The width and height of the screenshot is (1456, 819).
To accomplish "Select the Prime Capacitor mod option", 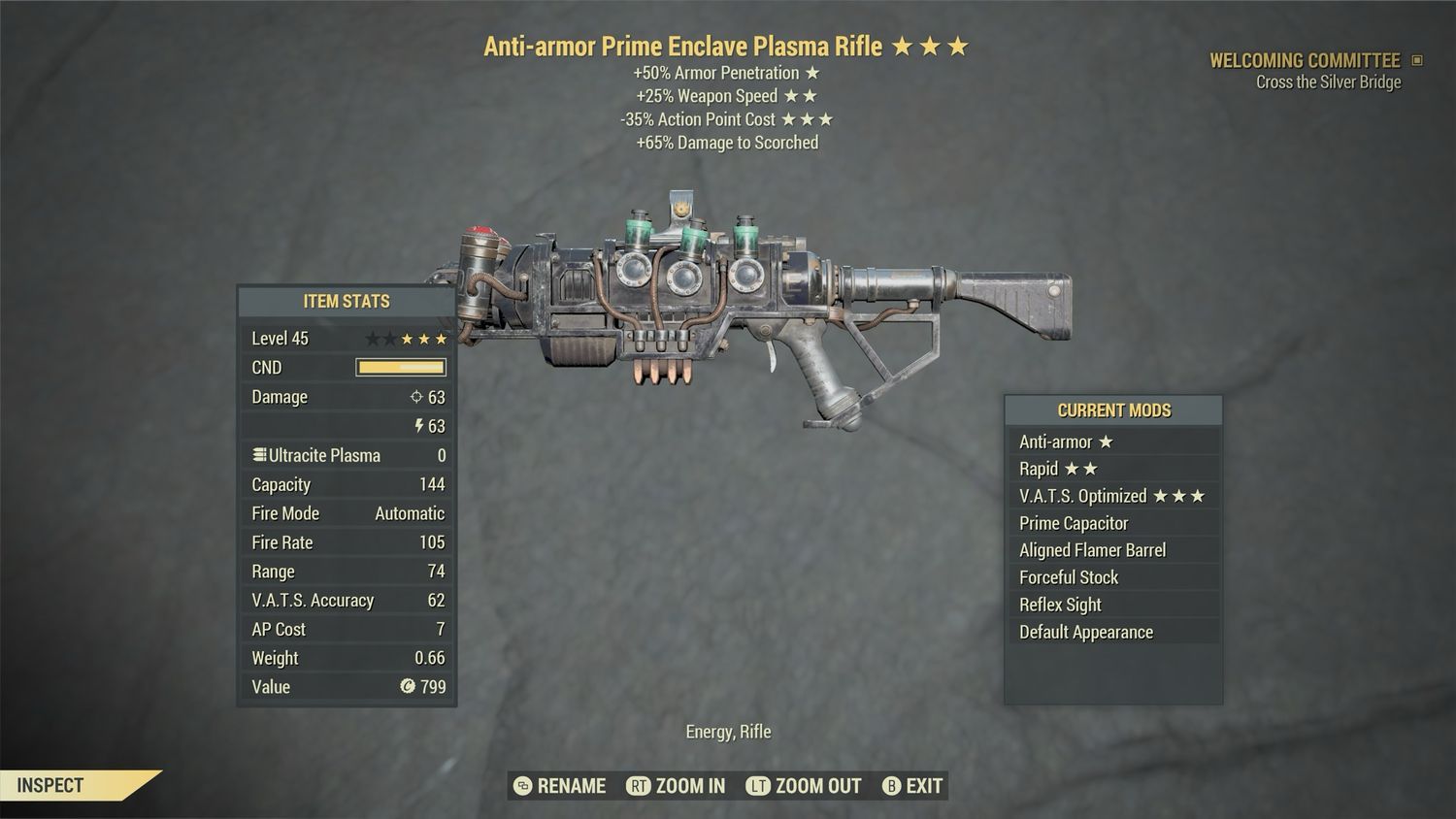I will point(1112,523).
